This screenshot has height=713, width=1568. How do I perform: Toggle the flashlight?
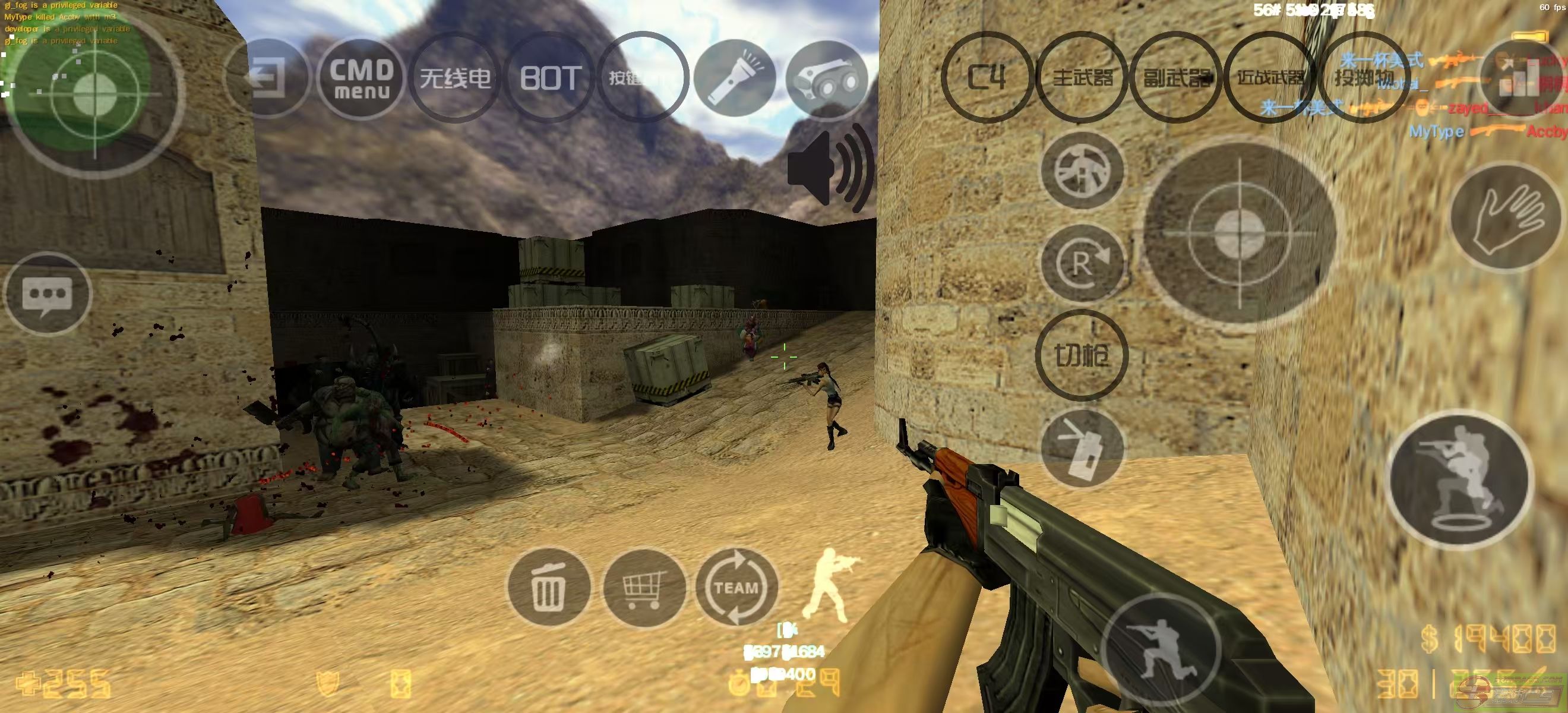[x=734, y=78]
